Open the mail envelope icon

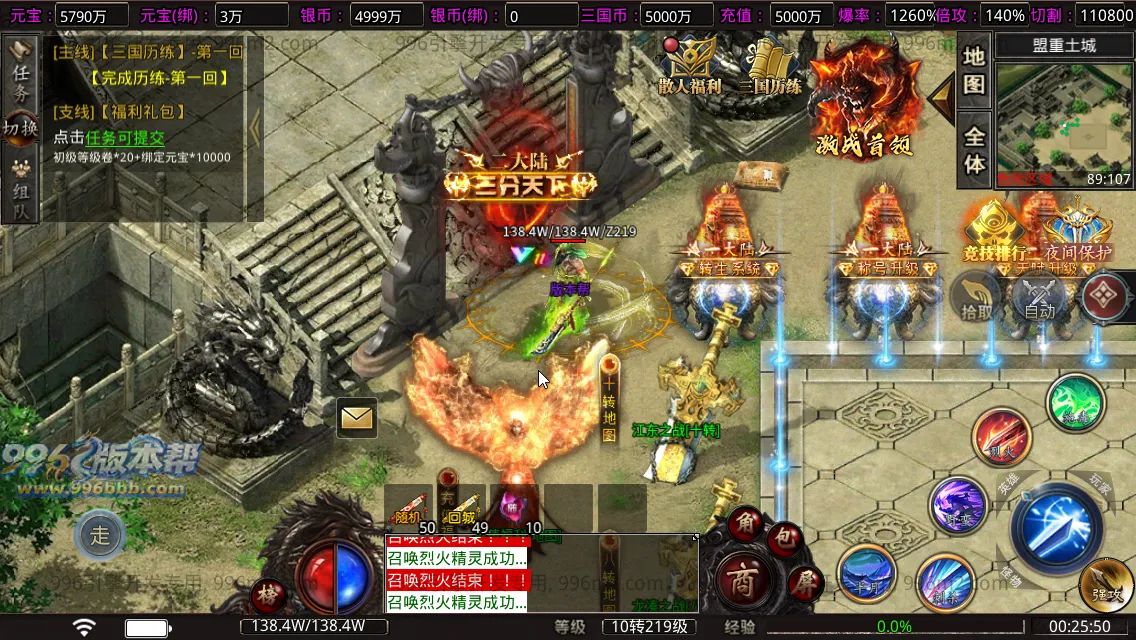coord(356,417)
